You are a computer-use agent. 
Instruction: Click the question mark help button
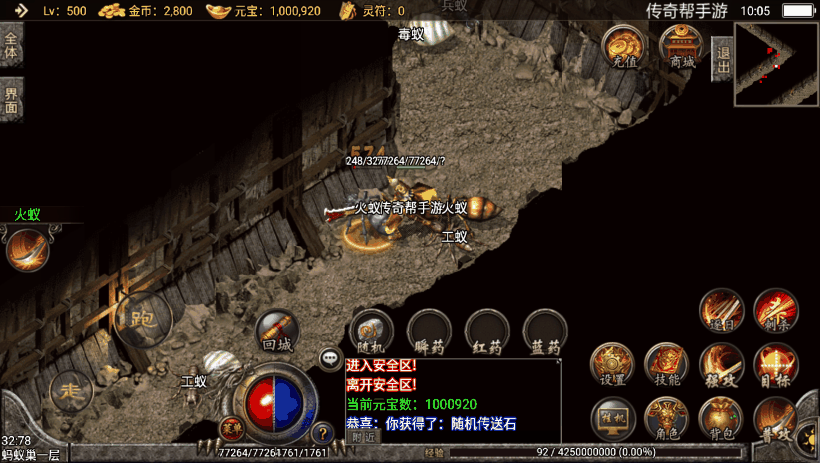coord(322,434)
